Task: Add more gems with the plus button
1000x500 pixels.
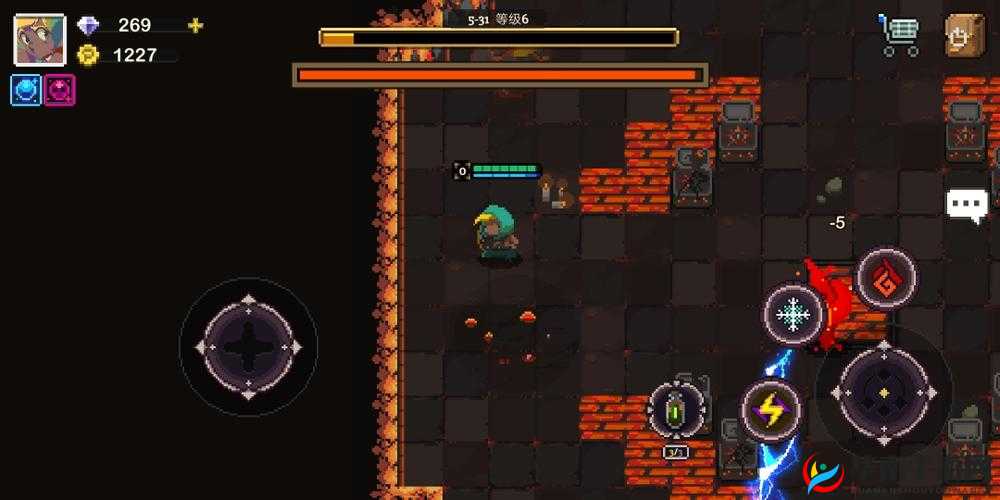Action: 196,26
